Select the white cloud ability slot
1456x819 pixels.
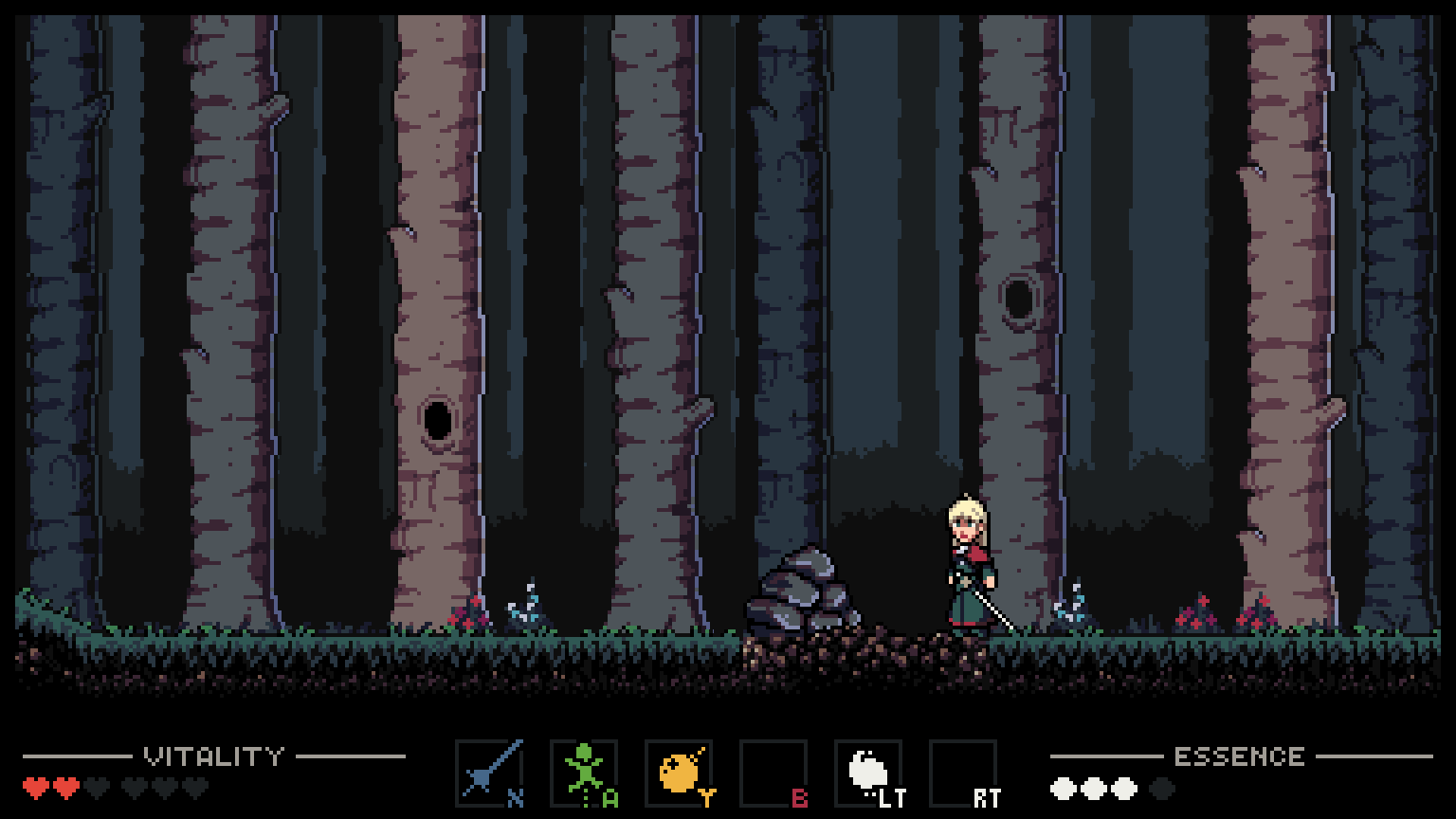point(868,773)
